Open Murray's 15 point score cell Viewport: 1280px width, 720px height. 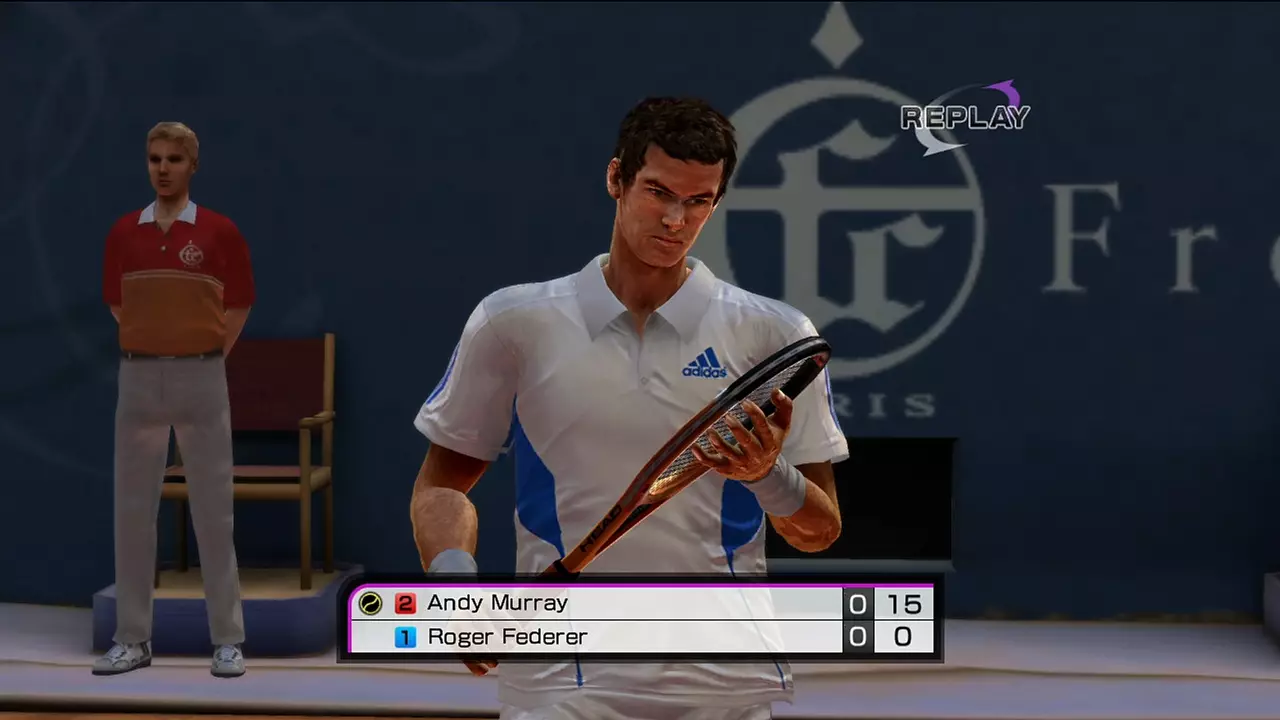pyautogui.click(x=903, y=603)
